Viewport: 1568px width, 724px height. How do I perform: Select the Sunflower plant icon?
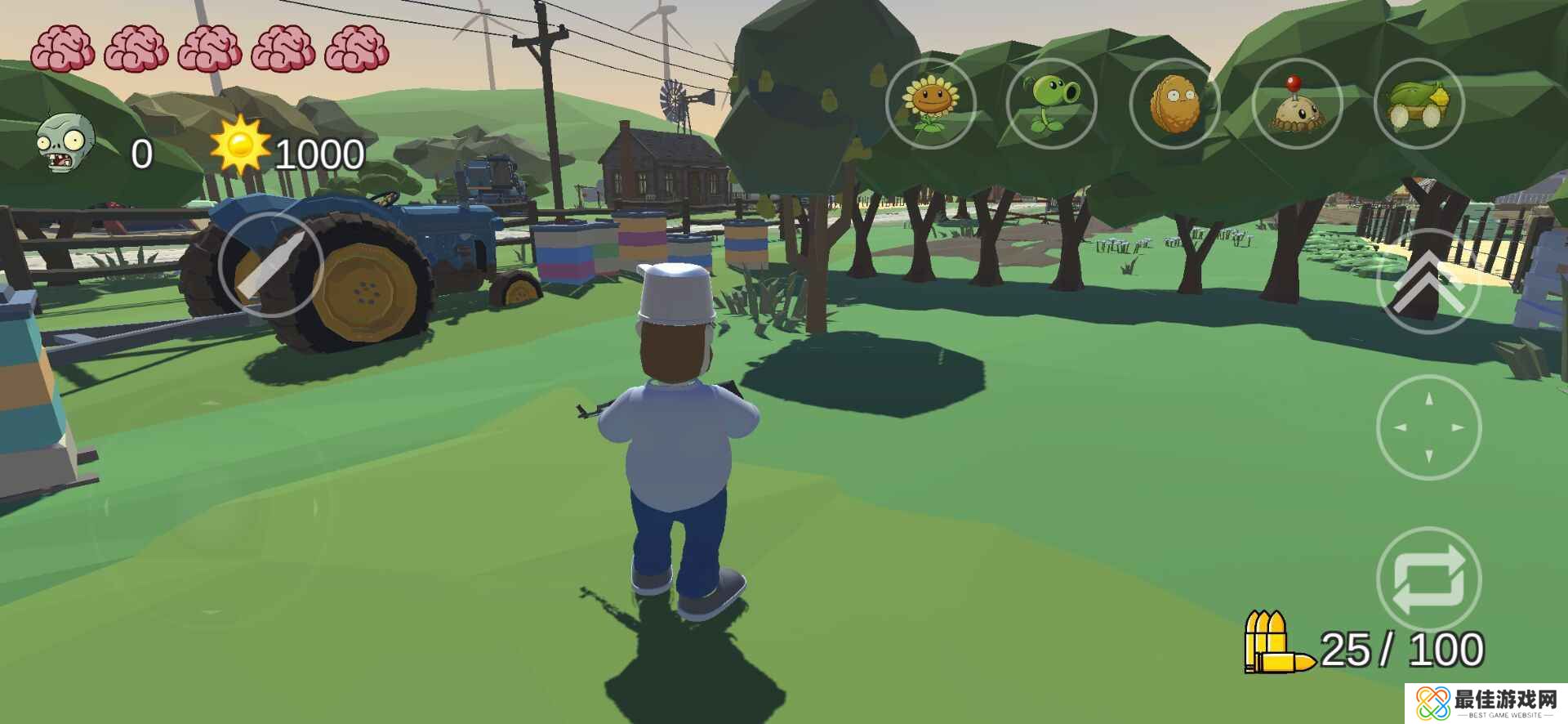coord(930,104)
